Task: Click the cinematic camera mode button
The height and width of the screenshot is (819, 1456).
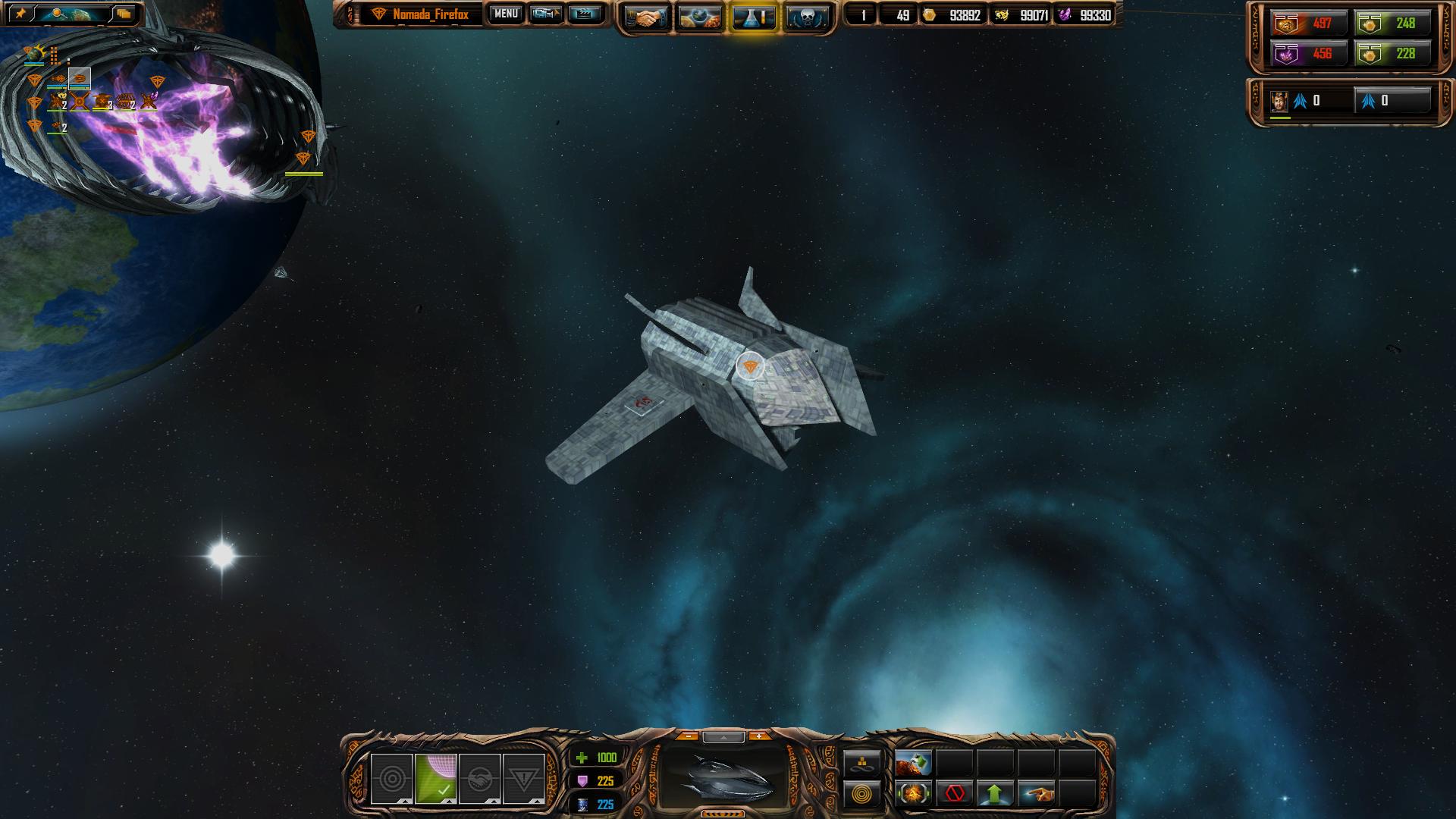Action: pos(546,14)
